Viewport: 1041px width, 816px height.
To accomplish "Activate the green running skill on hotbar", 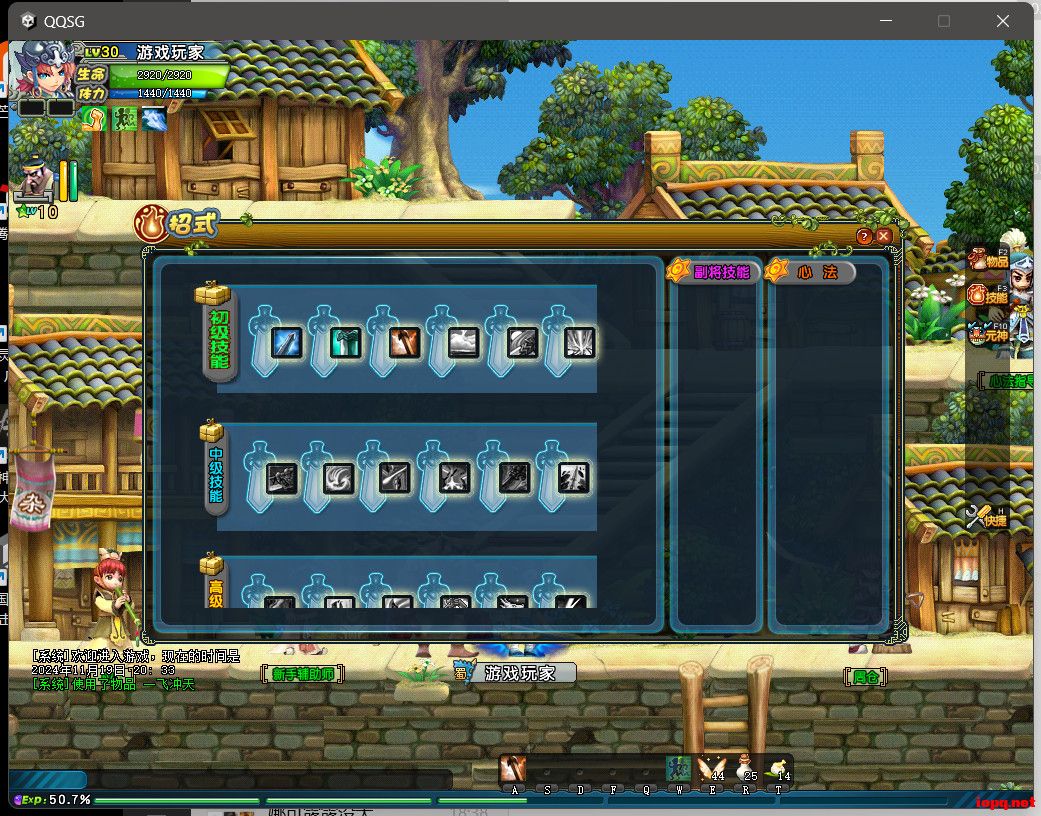I will [x=679, y=768].
